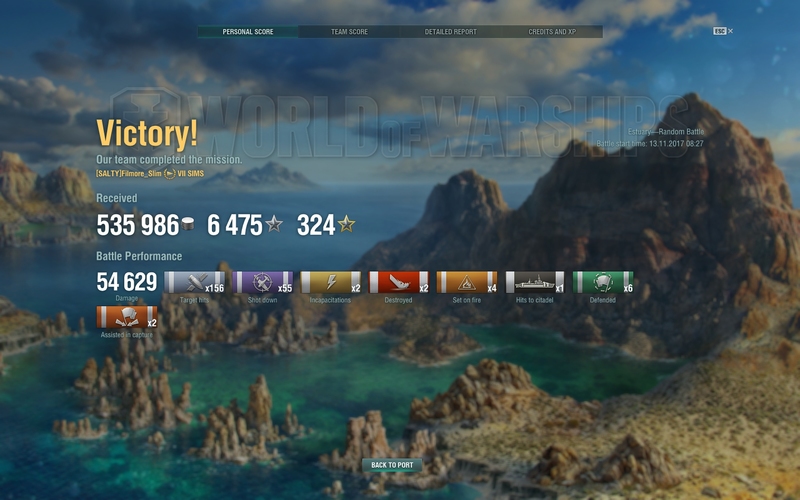Image resolution: width=800 pixels, height=500 pixels.
Task: Select the Hits to citadel ribbon
Action: pos(535,283)
